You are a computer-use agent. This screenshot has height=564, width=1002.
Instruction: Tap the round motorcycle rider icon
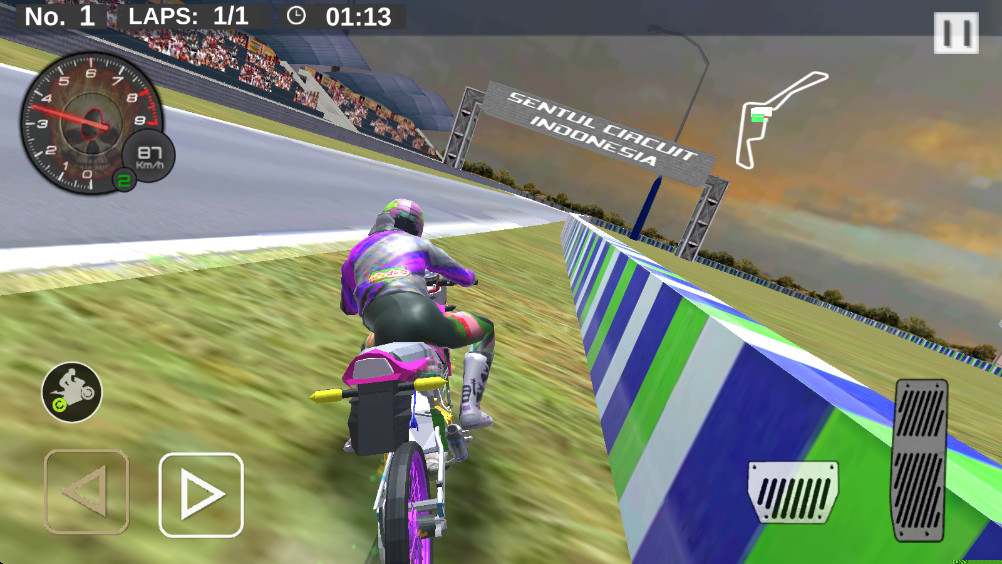[x=71, y=391]
